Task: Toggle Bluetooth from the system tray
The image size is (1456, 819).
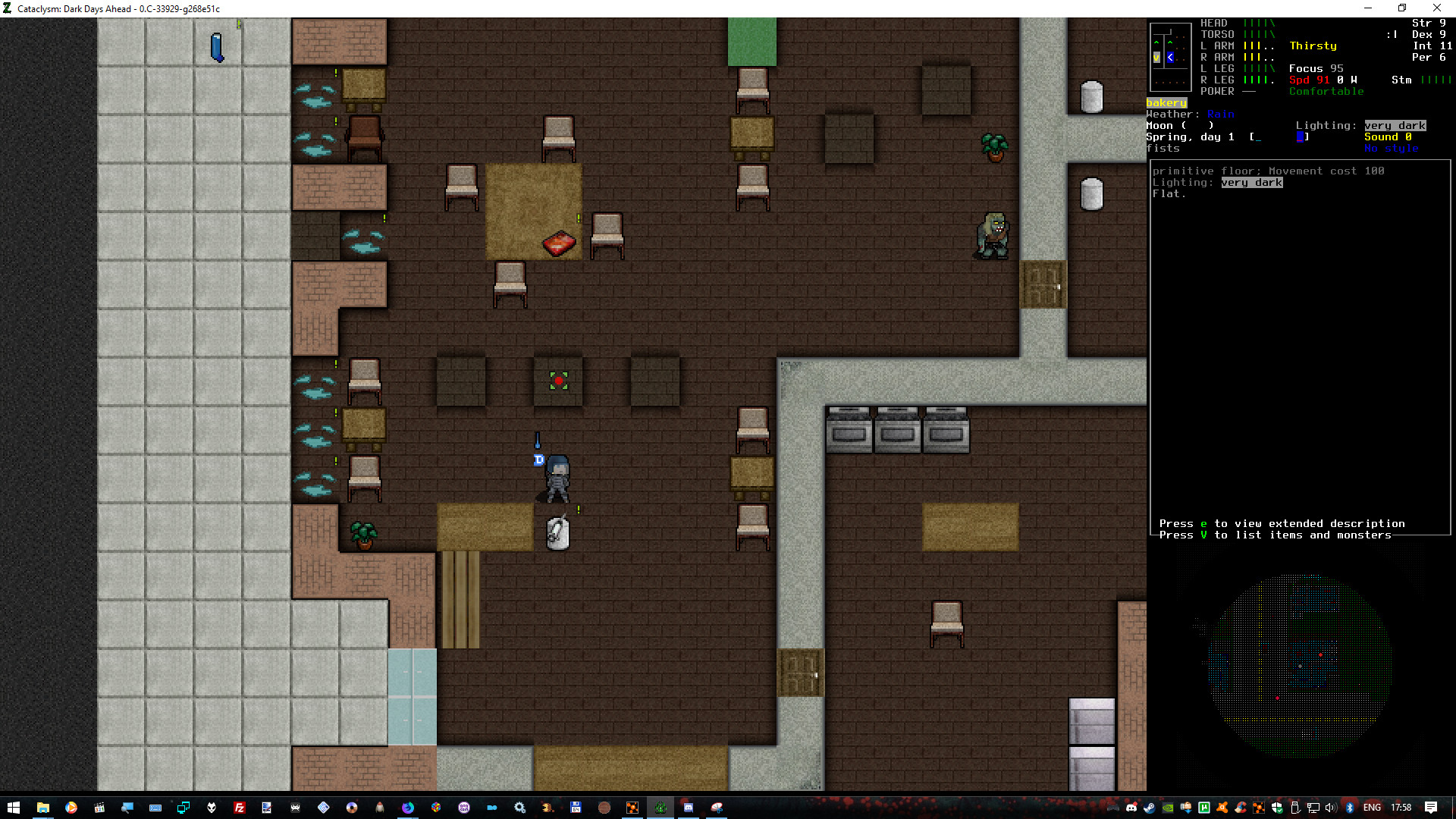Action: [x=1349, y=808]
